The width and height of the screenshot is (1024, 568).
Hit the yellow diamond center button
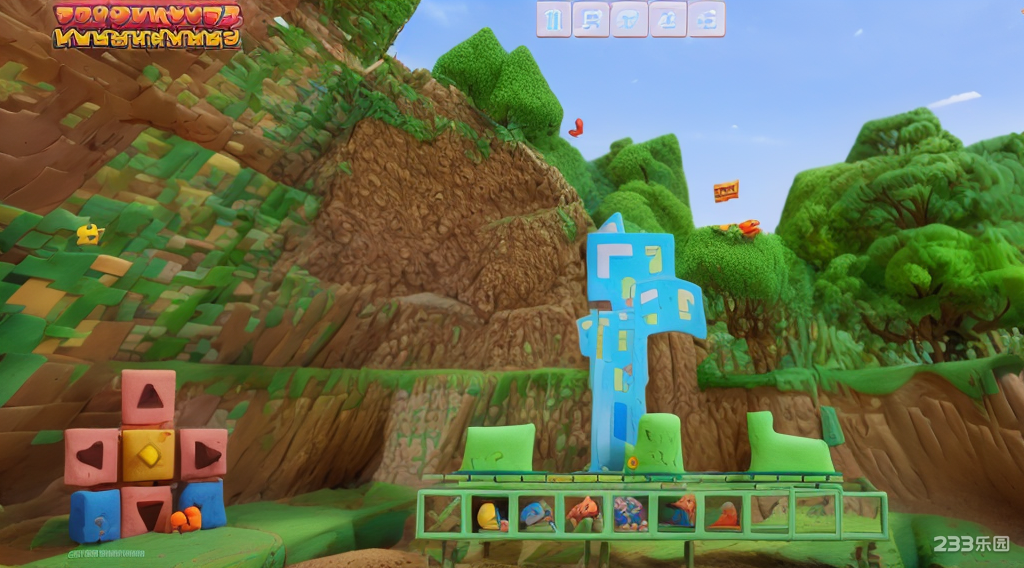coord(148,455)
